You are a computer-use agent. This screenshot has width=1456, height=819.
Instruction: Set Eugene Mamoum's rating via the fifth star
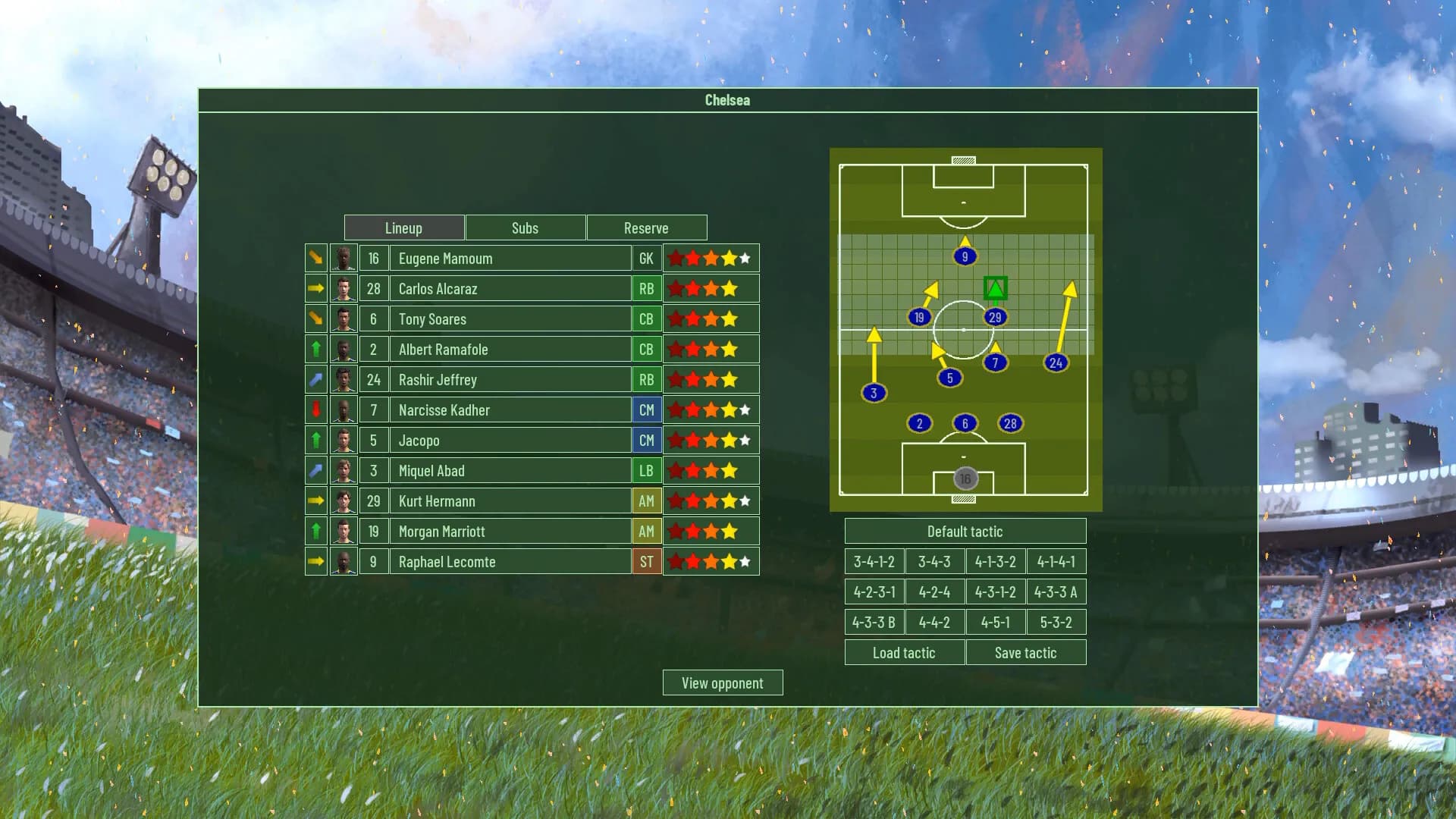pos(745,258)
